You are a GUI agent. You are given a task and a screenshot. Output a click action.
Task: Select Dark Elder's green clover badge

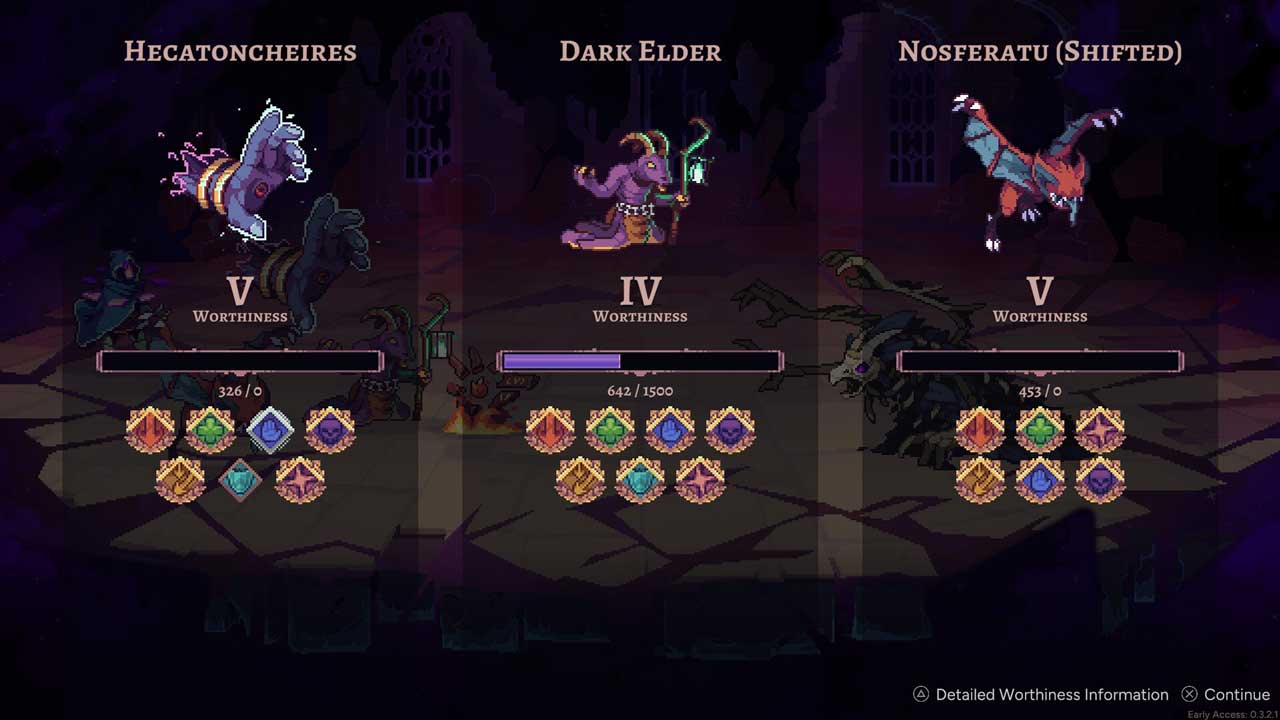610,430
